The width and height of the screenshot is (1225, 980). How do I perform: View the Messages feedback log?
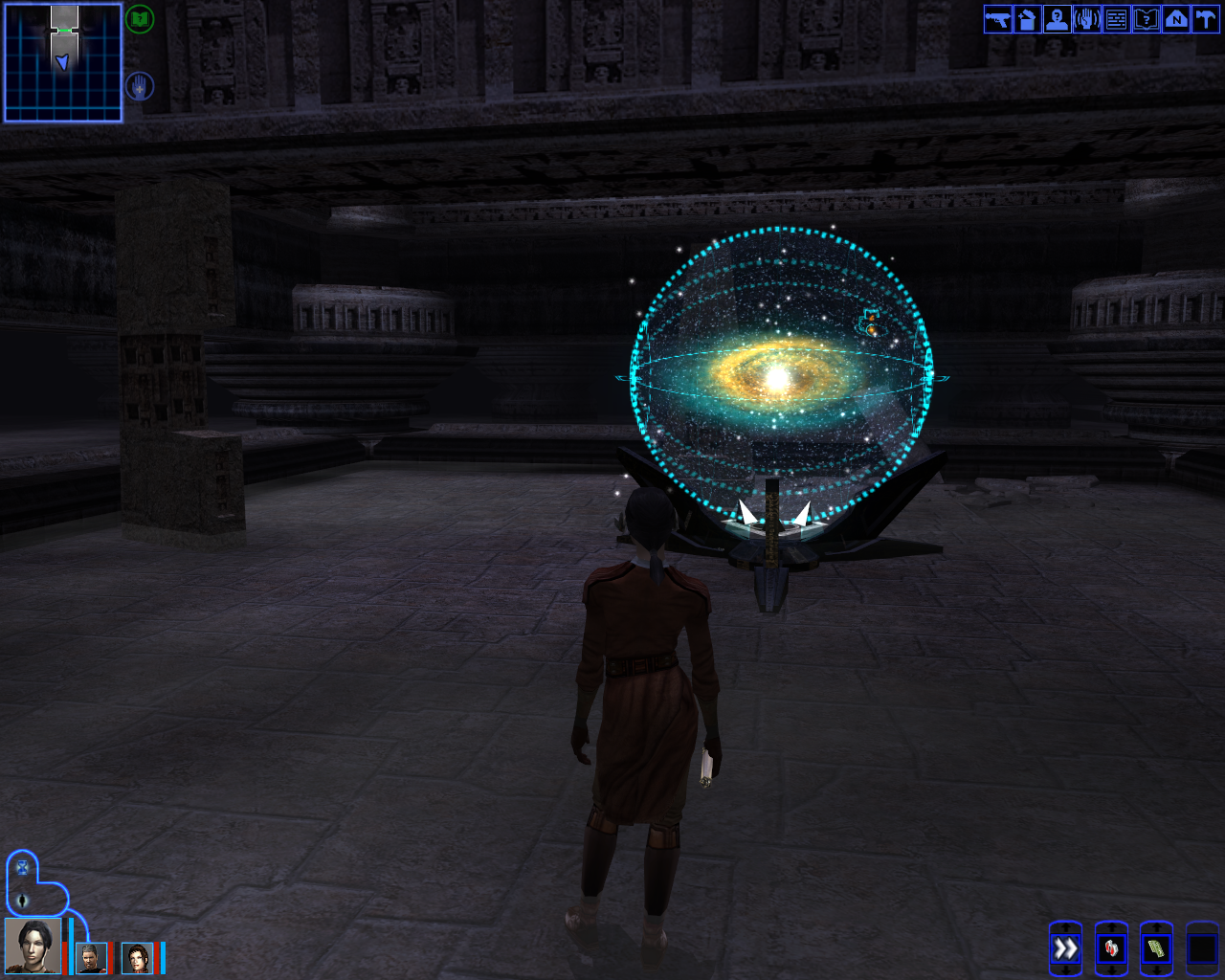pyautogui.click(x=1115, y=19)
